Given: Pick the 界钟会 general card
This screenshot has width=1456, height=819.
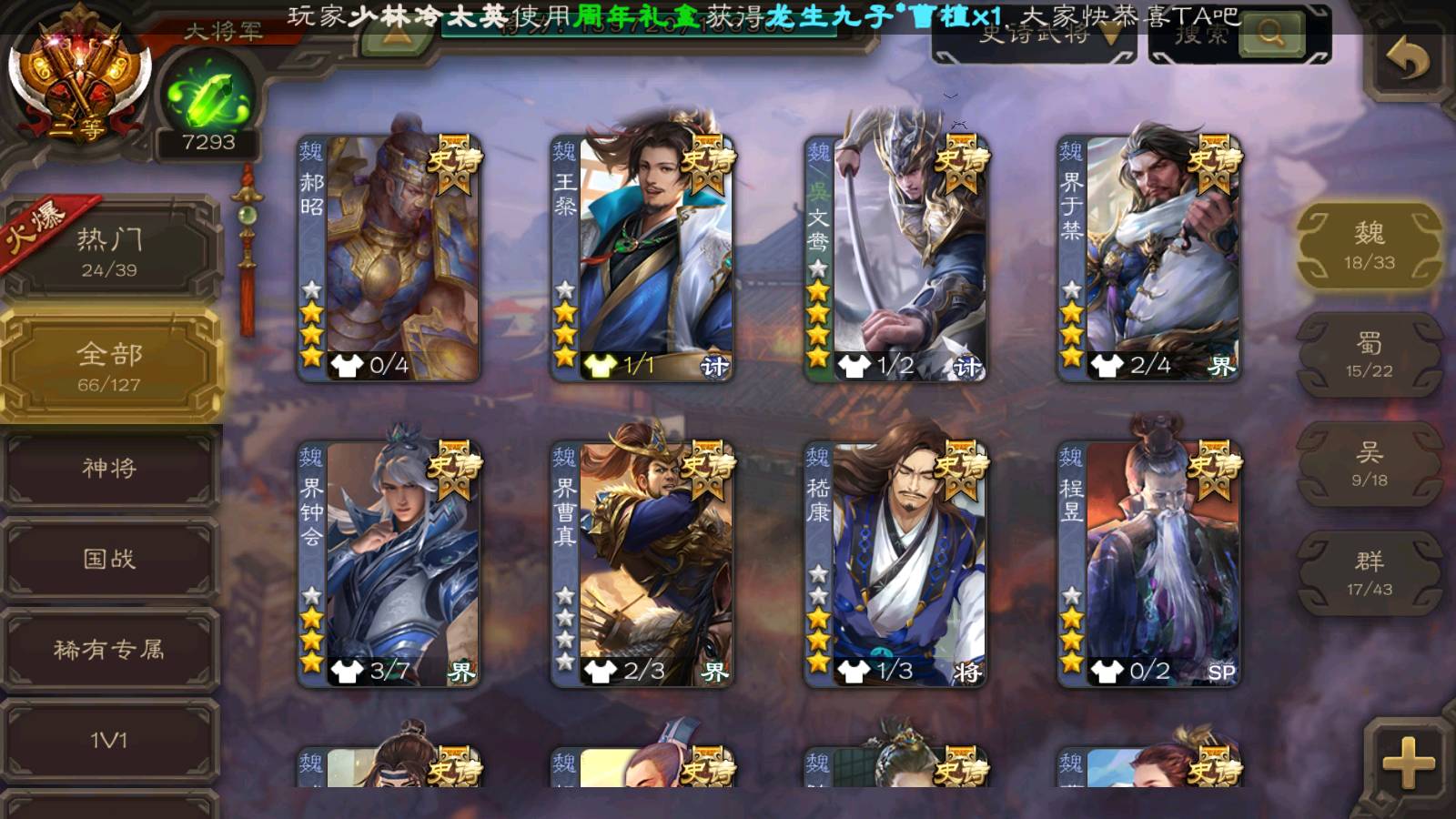Looking at the screenshot, I should pyautogui.click(x=389, y=564).
